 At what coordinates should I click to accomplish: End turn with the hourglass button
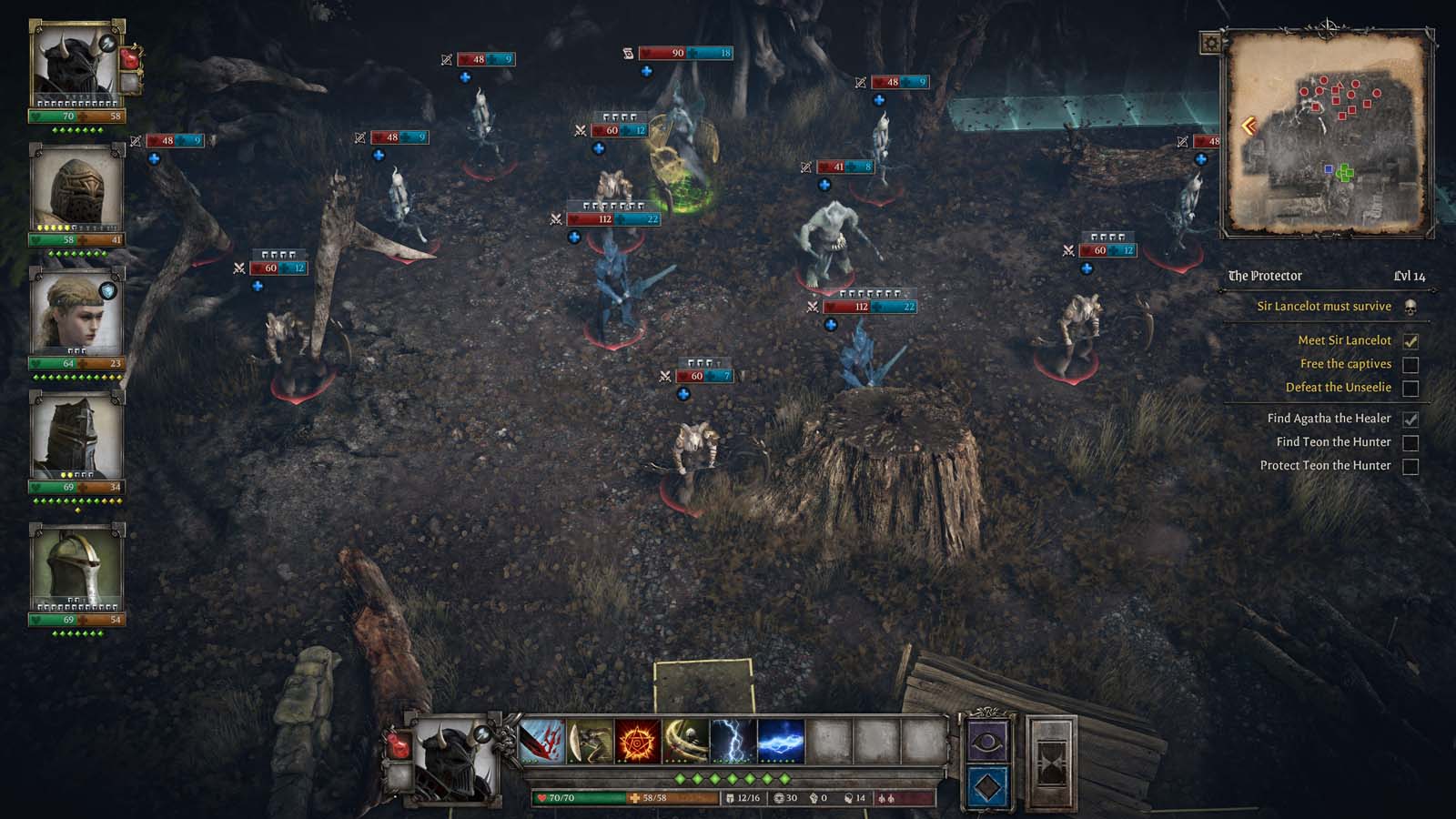pyautogui.click(x=1051, y=764)
